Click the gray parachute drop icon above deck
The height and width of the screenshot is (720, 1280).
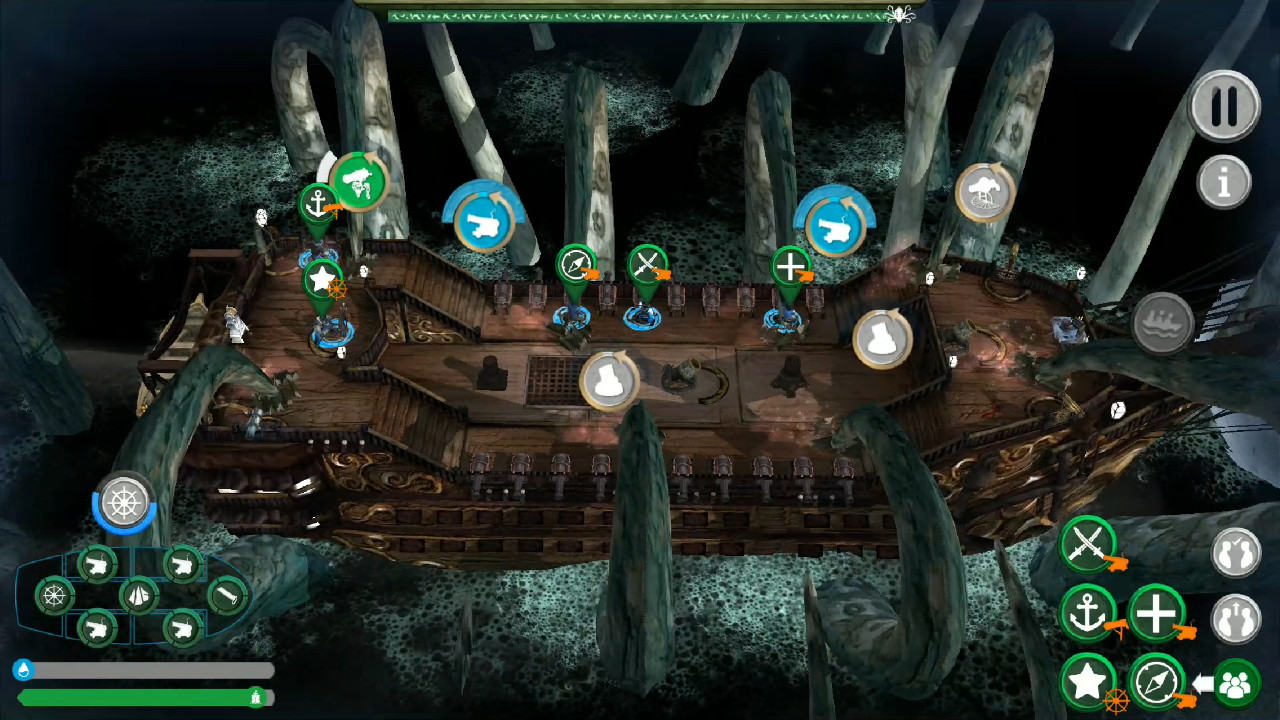point(982,193)
